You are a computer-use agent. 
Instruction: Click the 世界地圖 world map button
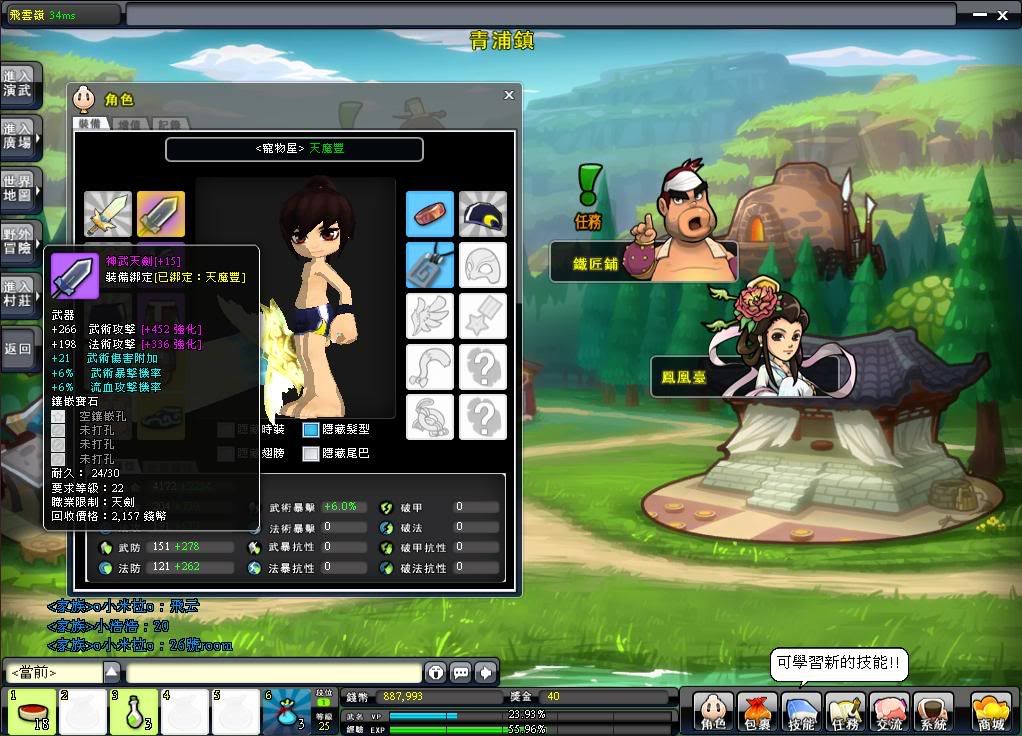[x=19, y=188]
